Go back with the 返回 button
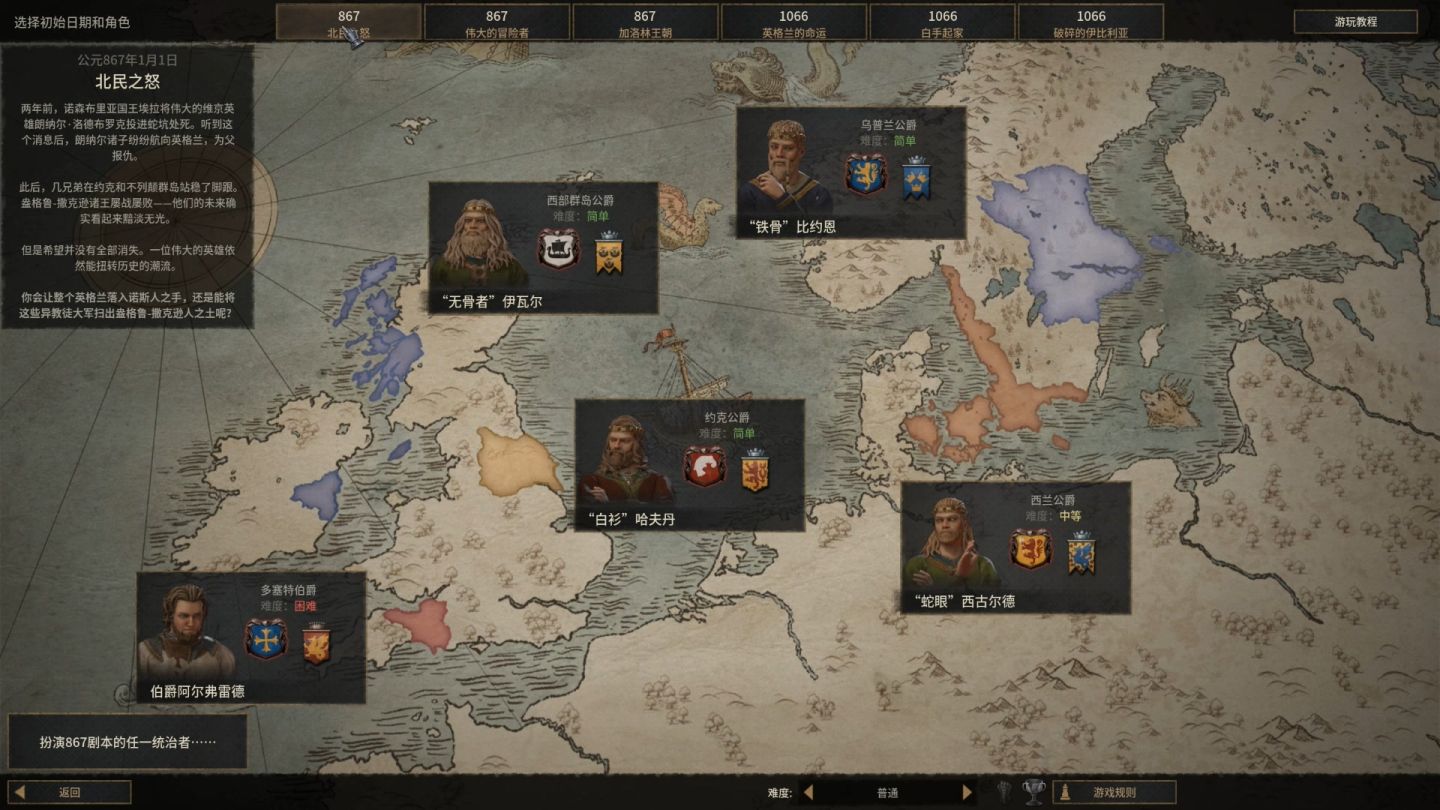 click(70, 792)
